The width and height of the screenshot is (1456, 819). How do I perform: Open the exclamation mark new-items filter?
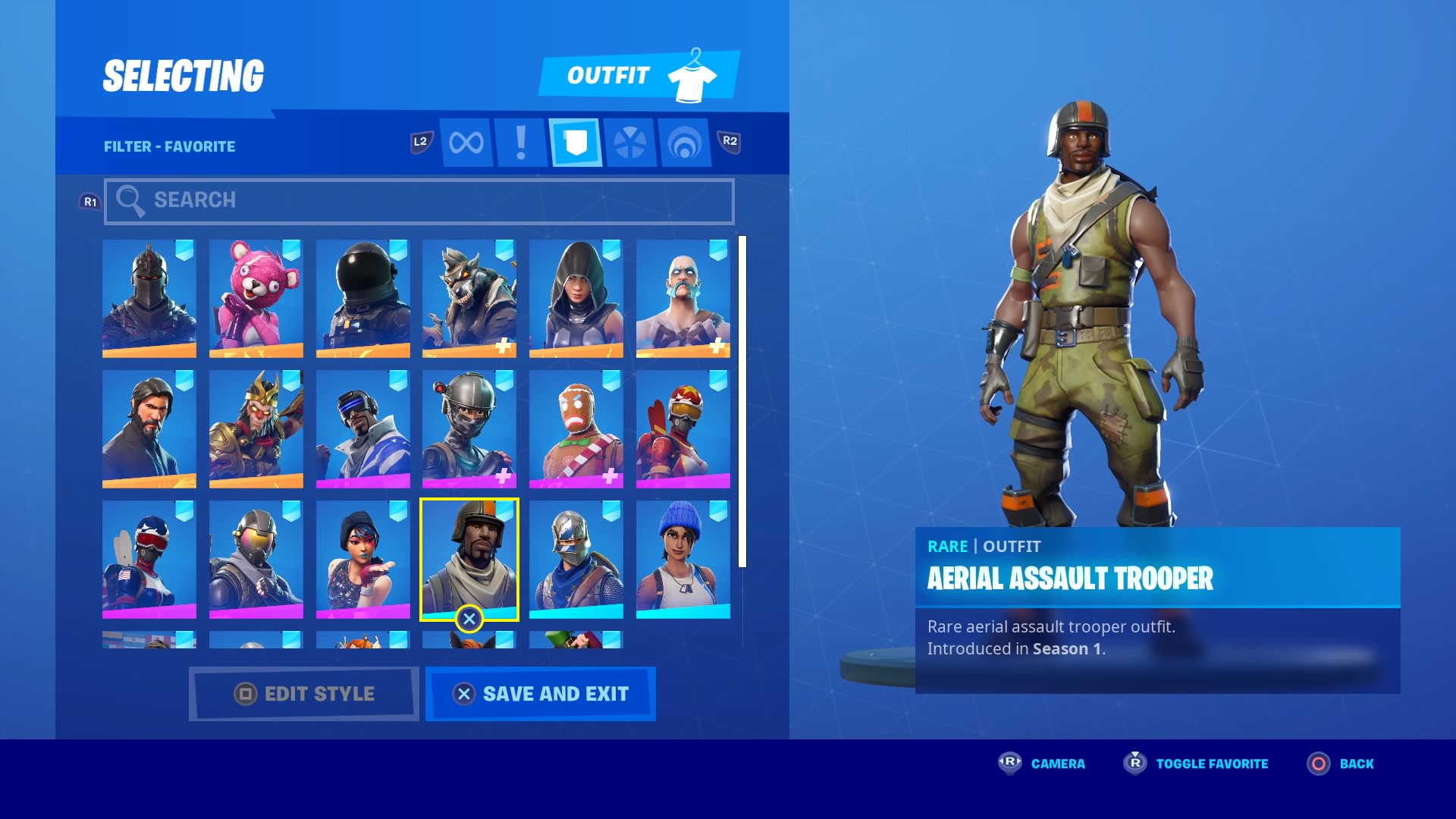(x=519, y=141)
